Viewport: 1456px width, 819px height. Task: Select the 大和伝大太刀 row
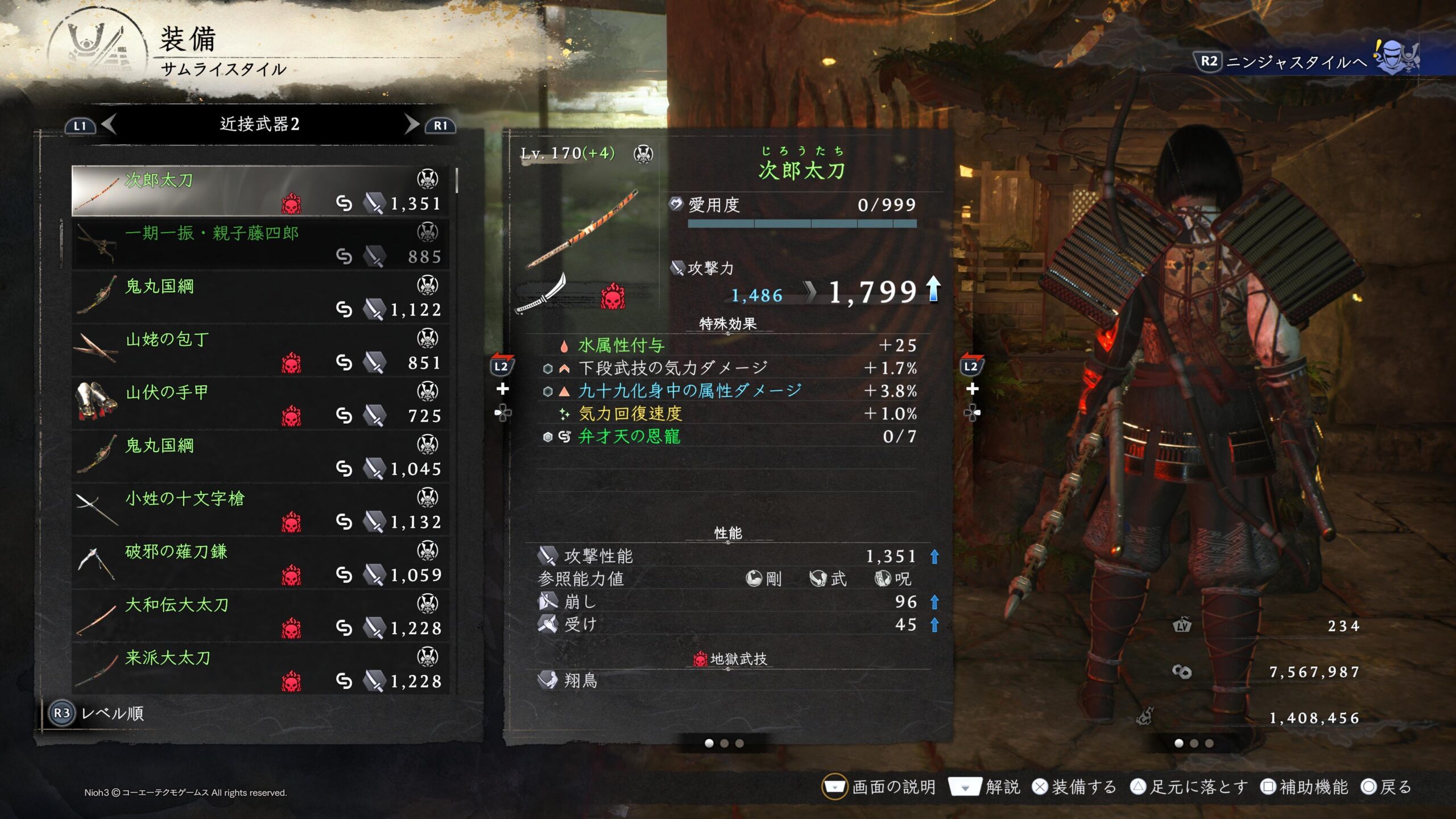[x=260, y=616]
